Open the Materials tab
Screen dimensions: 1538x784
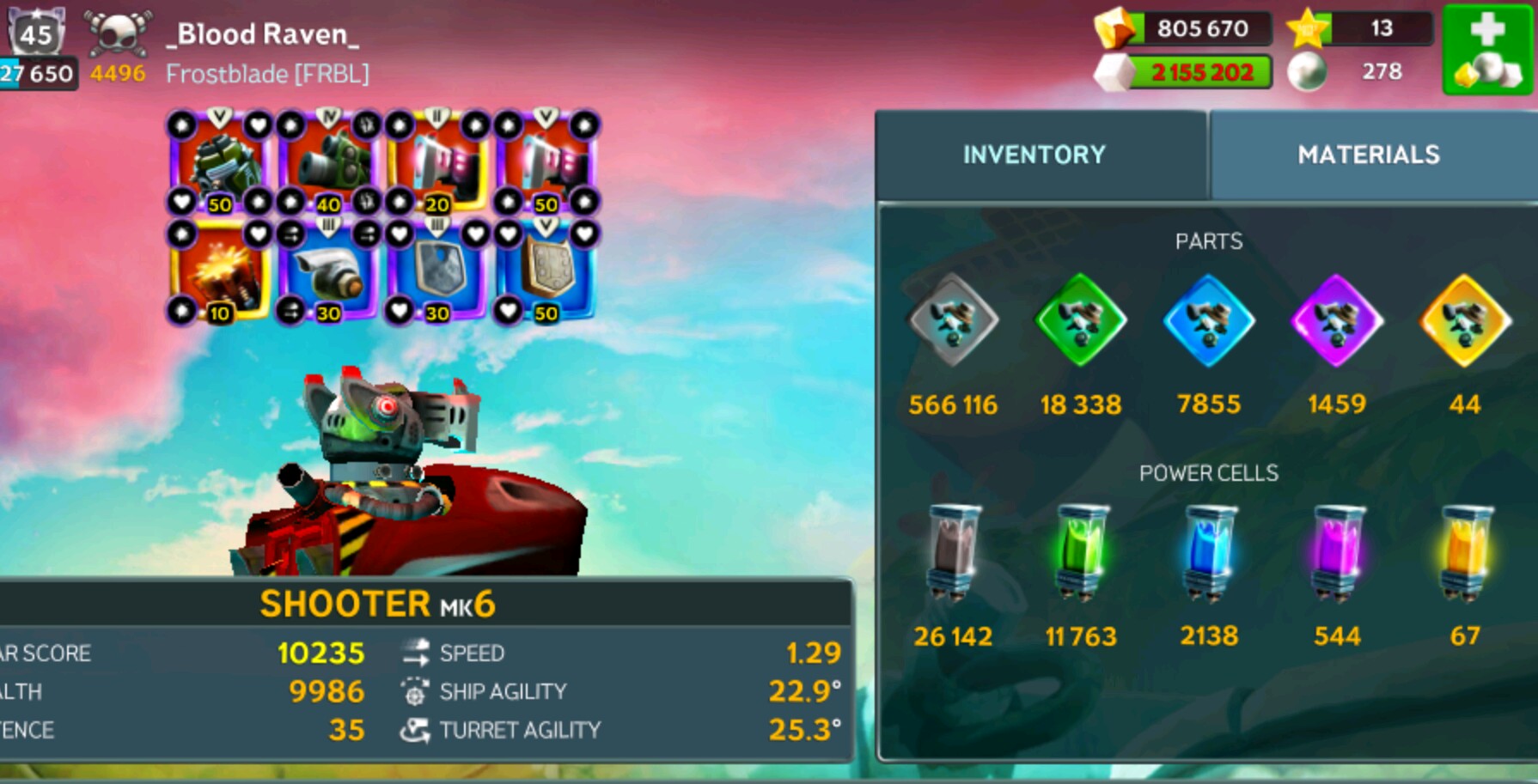pyautogui.click(x=1368, y=155)
